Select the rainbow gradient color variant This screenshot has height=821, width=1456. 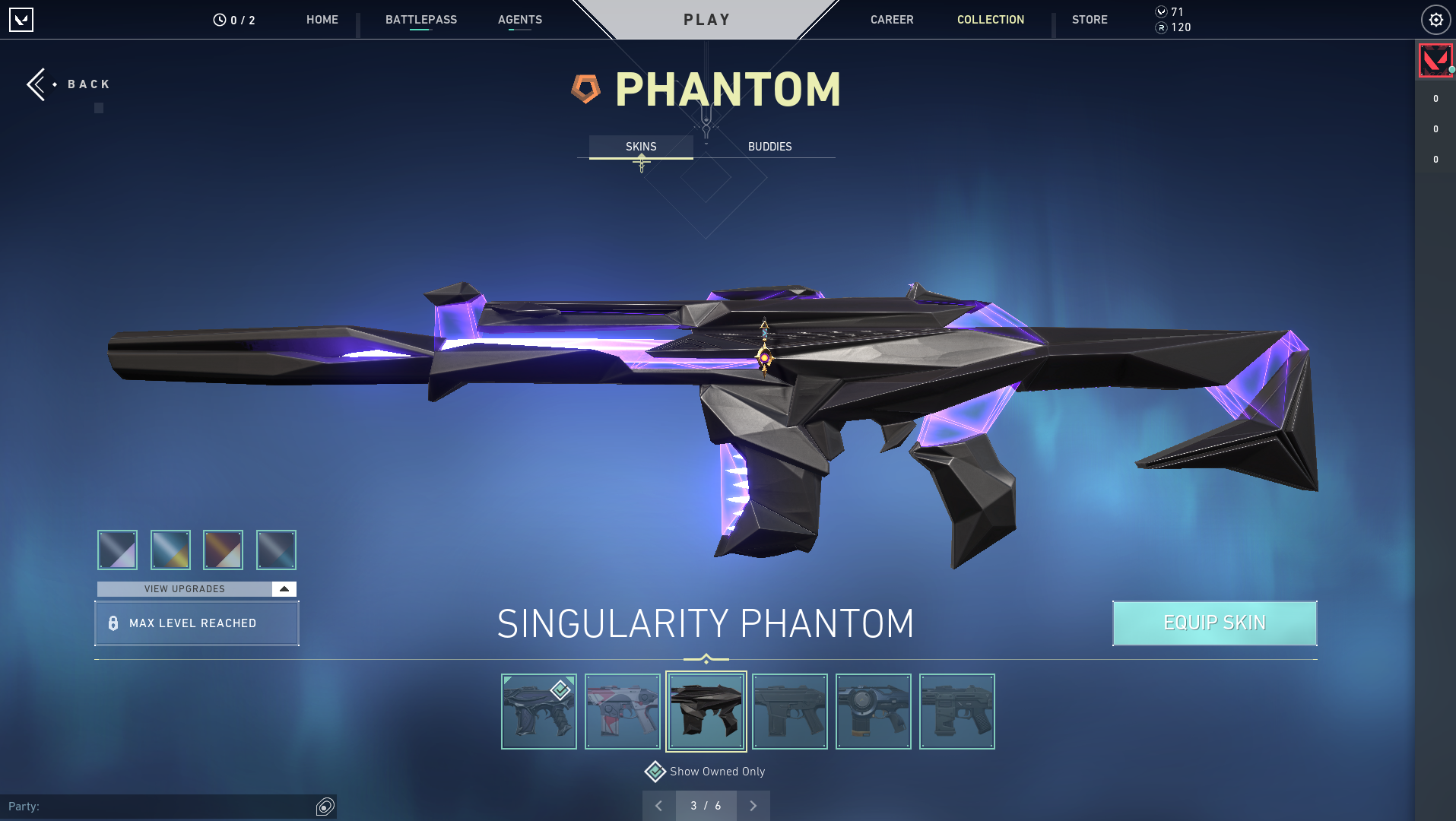pyautogui.click(x=223, y=550)
